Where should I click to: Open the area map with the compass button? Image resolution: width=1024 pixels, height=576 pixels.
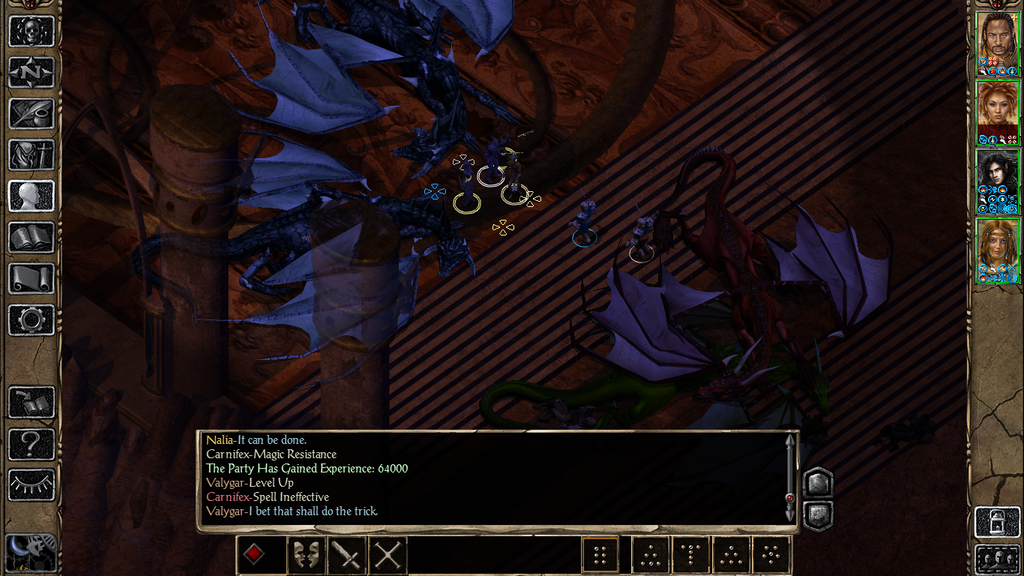point(31,72)
